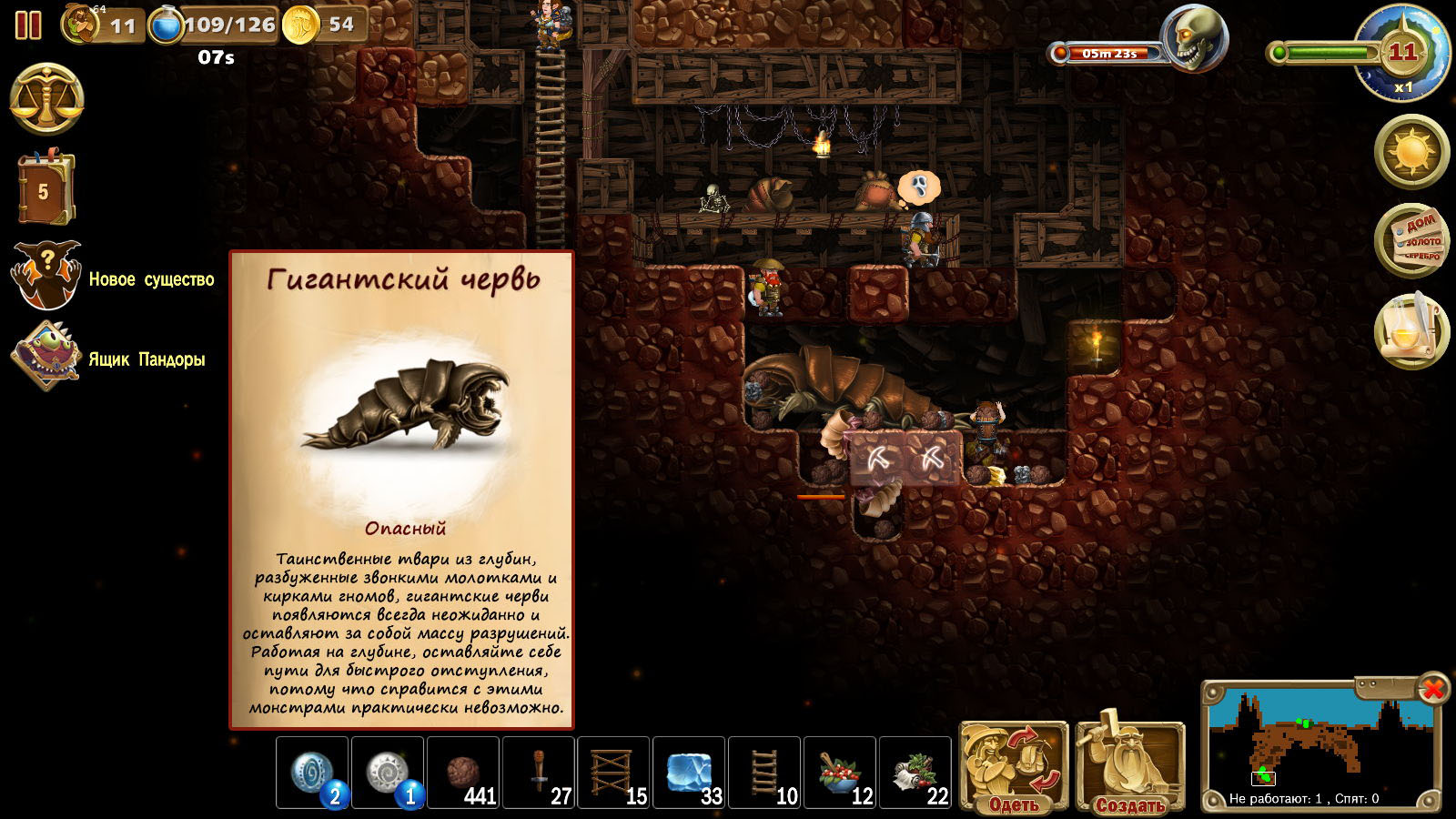Select the blue spiral rune spell slot
This screenshot has width=1456, height=819.
(312, 773)
